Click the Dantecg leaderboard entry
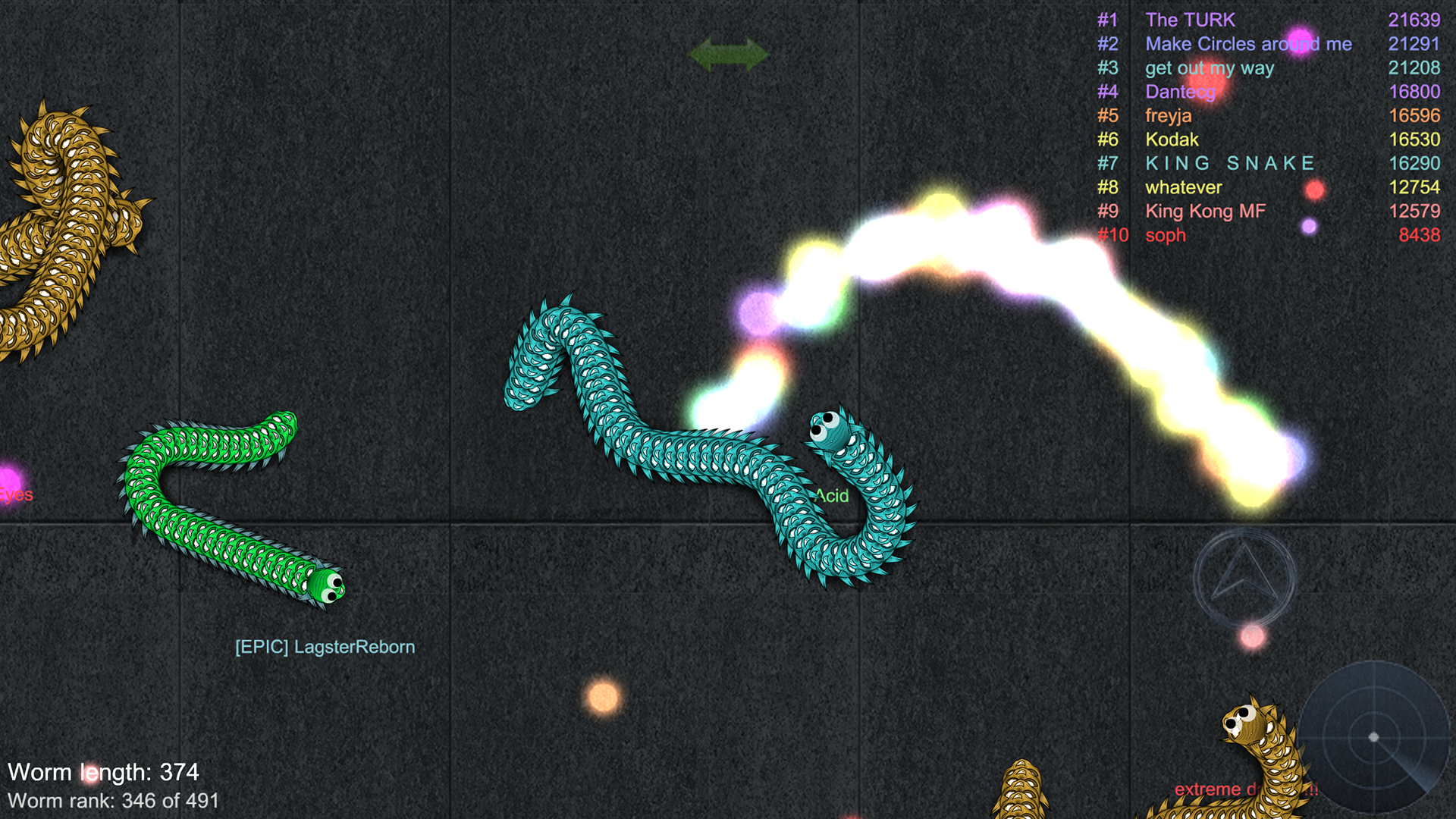The height and width of the screenshot is (819, 1456). (x=1181, y=92)
